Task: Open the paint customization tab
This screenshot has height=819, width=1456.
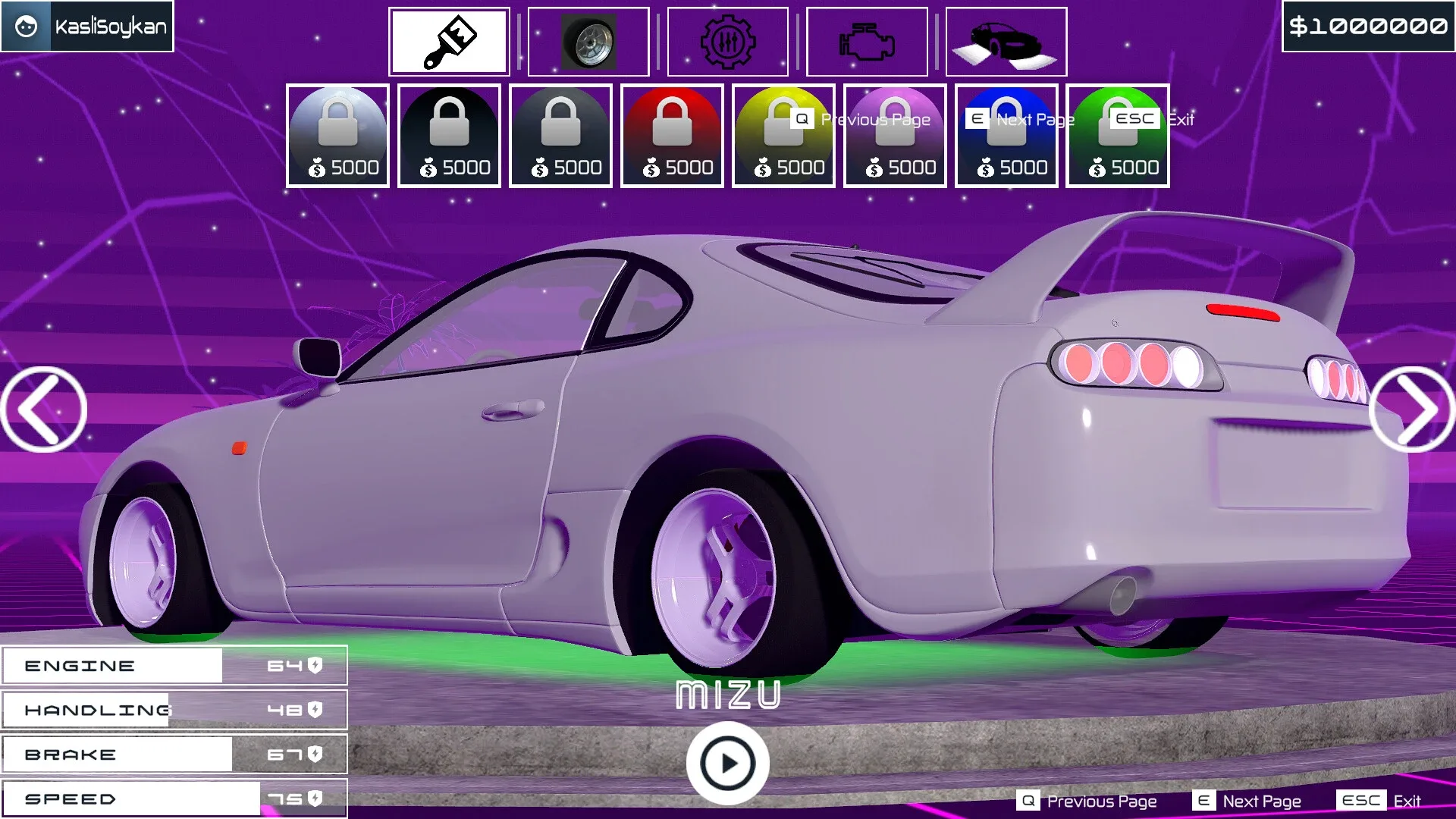Action: tap(448, 41)
